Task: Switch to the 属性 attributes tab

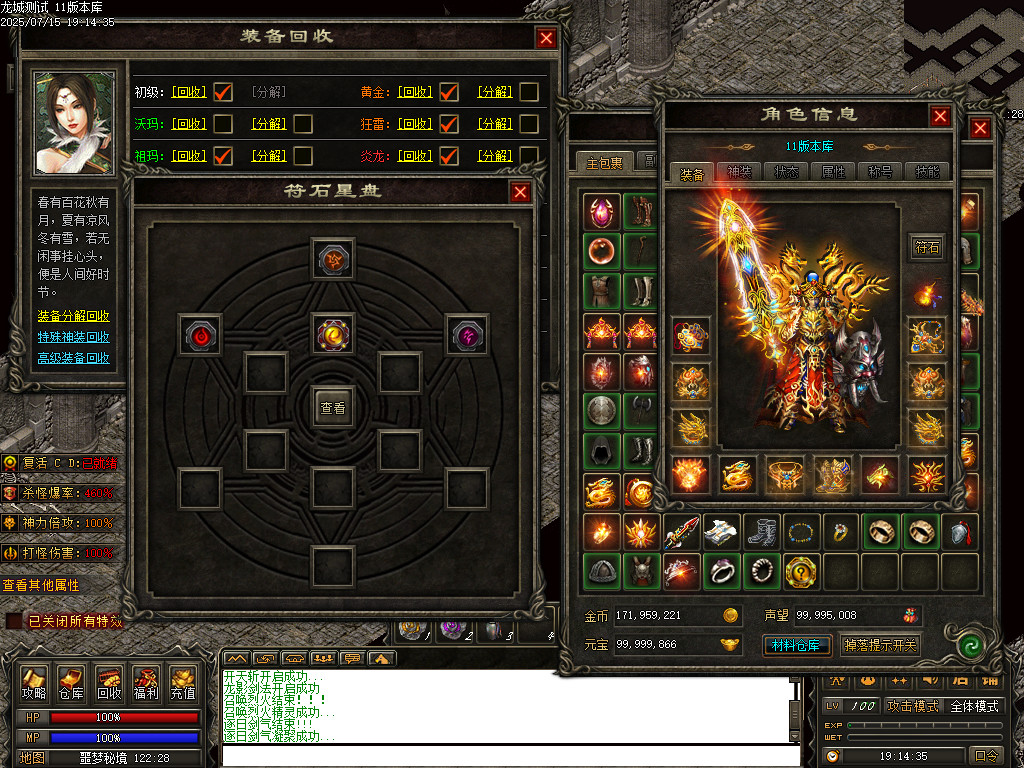Action: [x=833, y=172]
